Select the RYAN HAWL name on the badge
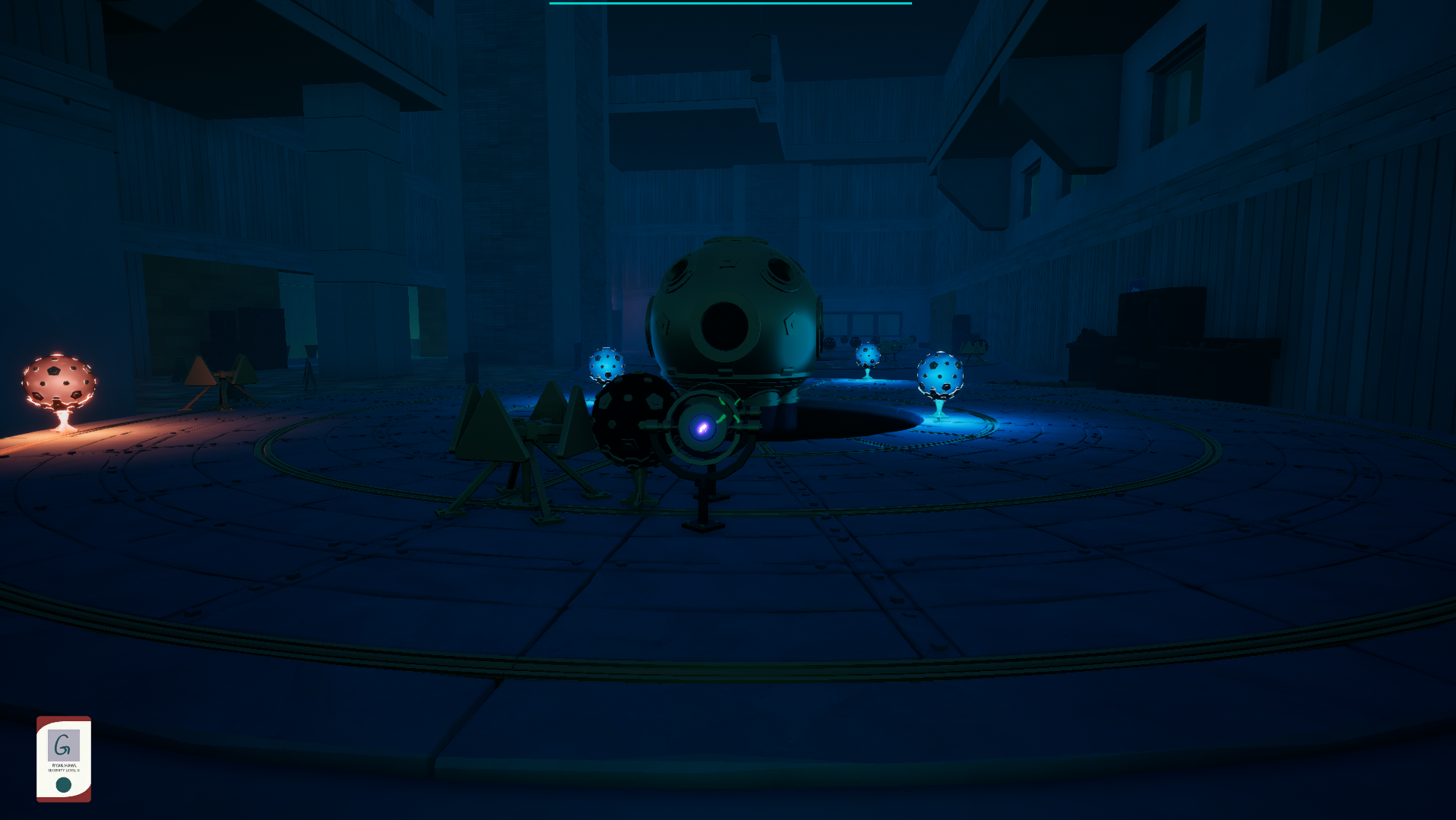Image resolution: width=1456 pixels, height=820 pixels. [x=64, y=766]
